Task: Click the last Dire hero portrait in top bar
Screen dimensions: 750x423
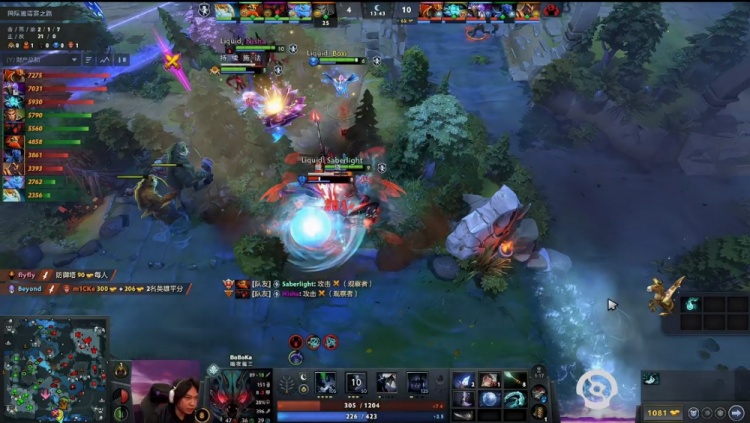Action: (527, 11)
